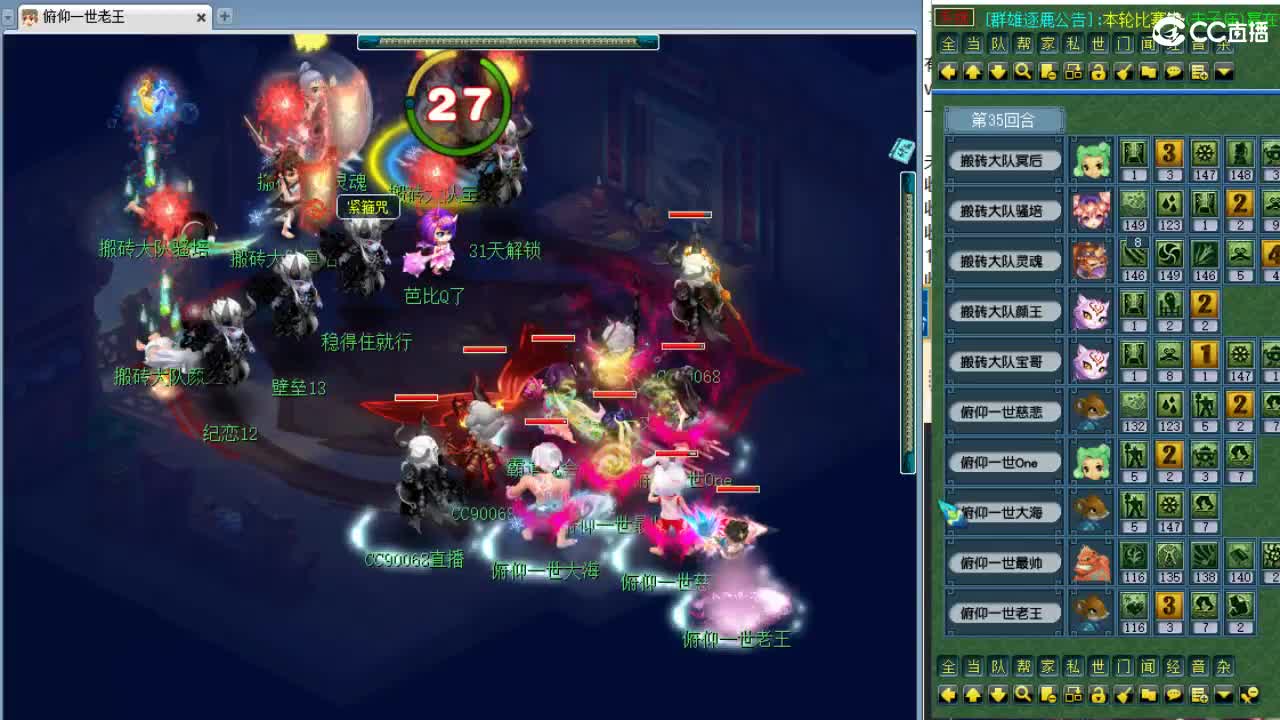Select the up-arrow scroll icon above chat channels

click(x=971, y=71)
